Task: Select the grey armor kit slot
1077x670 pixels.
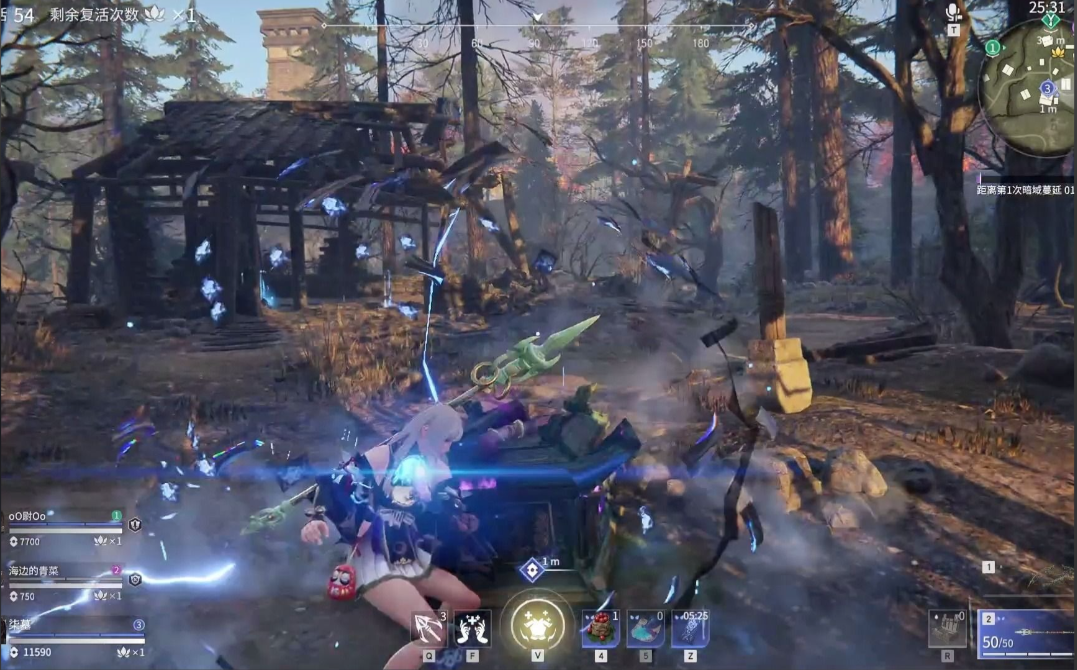Action: [946, 629]
